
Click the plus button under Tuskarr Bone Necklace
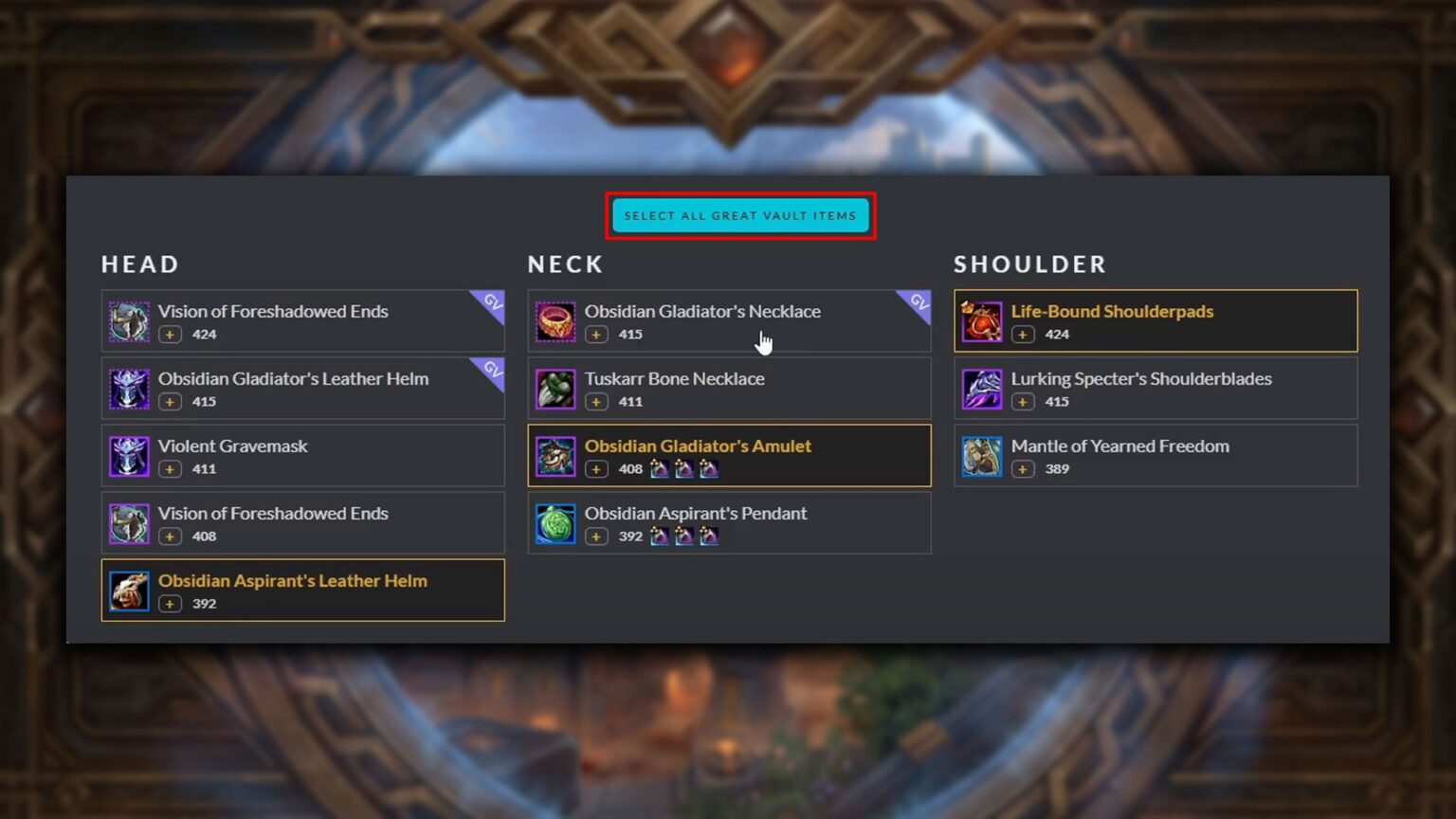tap(596, 402)
